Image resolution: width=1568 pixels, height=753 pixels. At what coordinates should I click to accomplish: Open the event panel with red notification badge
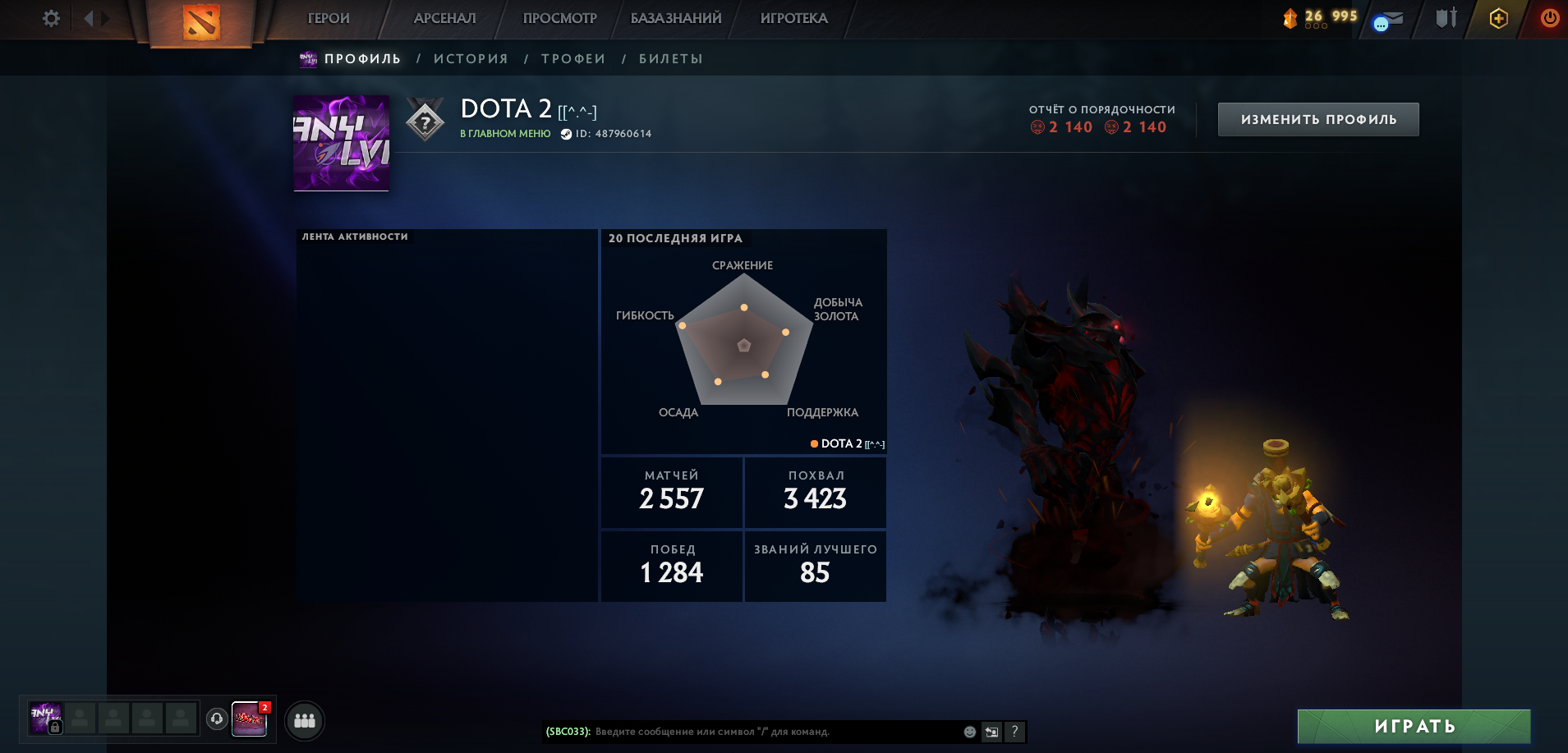[251, 720]
